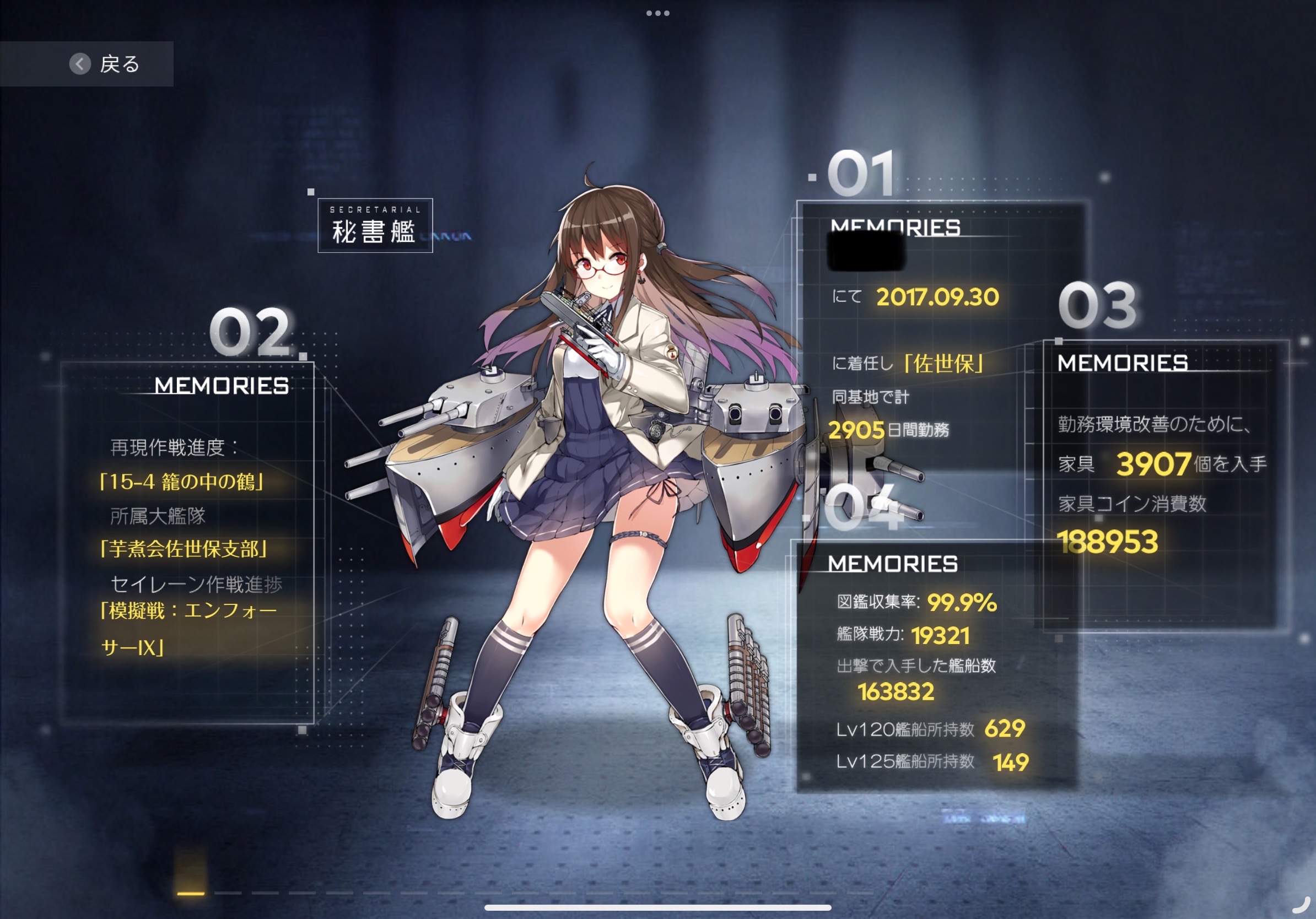
Task: Open the iPad multitasking three-dot menu
Action: point(657,13)
